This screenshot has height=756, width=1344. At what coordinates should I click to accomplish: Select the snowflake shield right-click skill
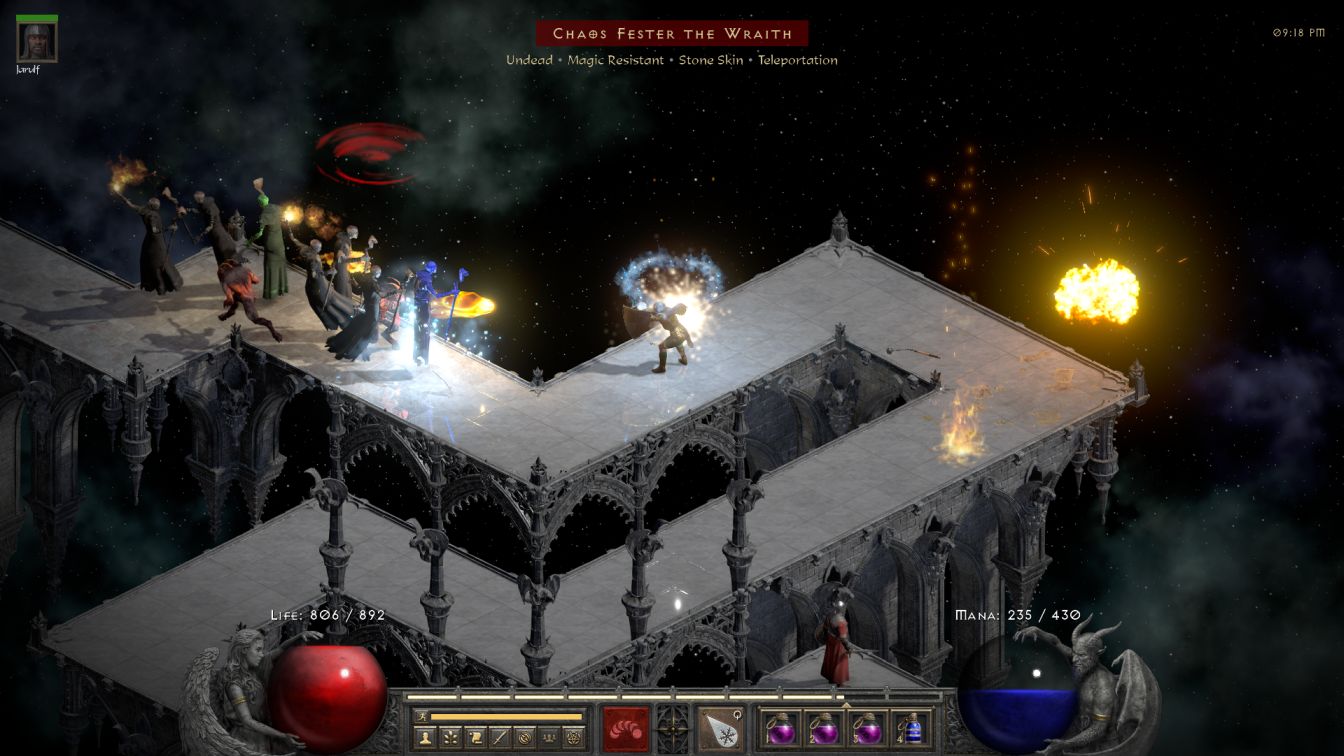point(721,728)
